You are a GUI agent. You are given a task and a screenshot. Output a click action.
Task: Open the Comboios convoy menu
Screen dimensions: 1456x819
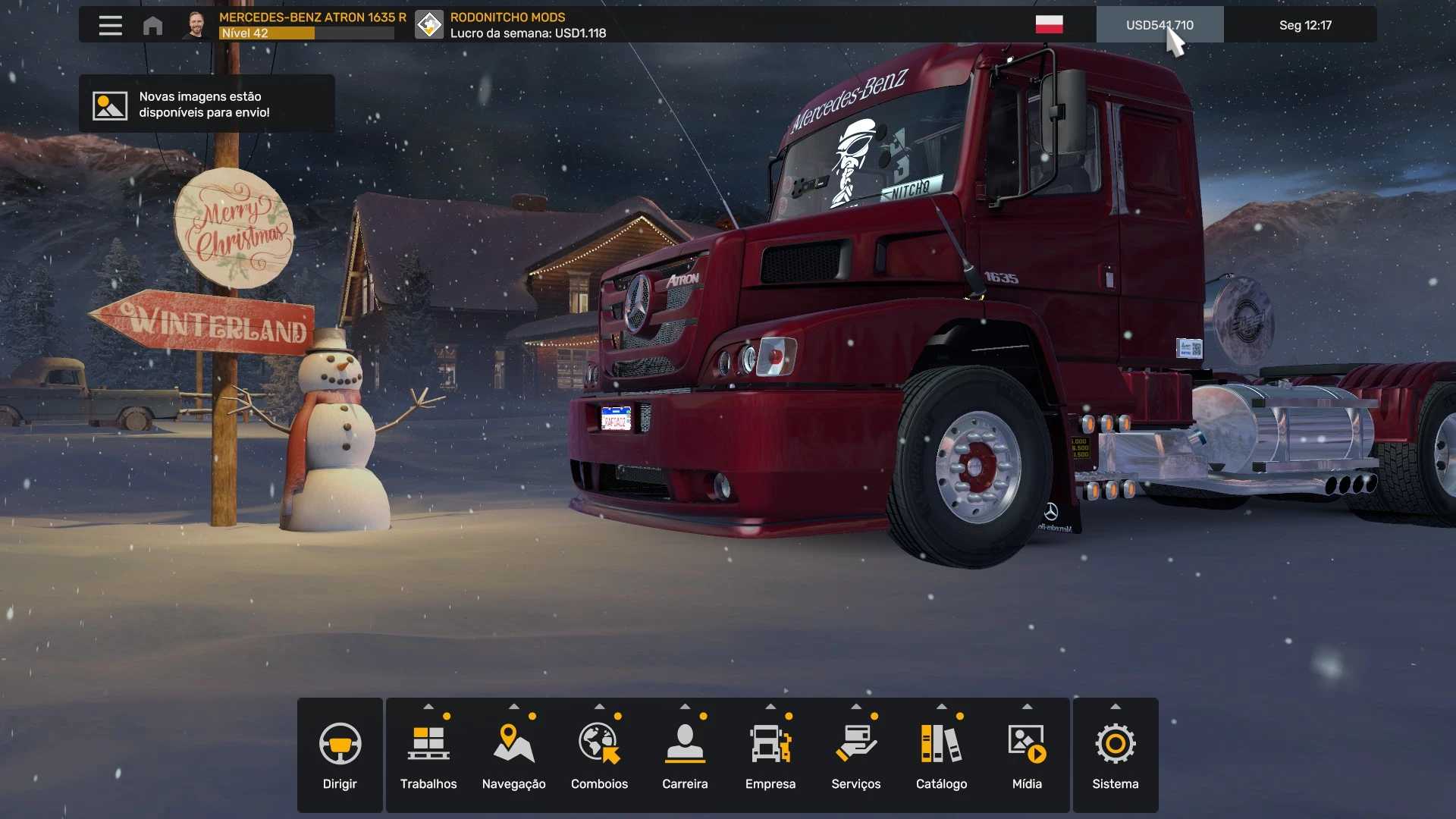click(x=599, y=755)
